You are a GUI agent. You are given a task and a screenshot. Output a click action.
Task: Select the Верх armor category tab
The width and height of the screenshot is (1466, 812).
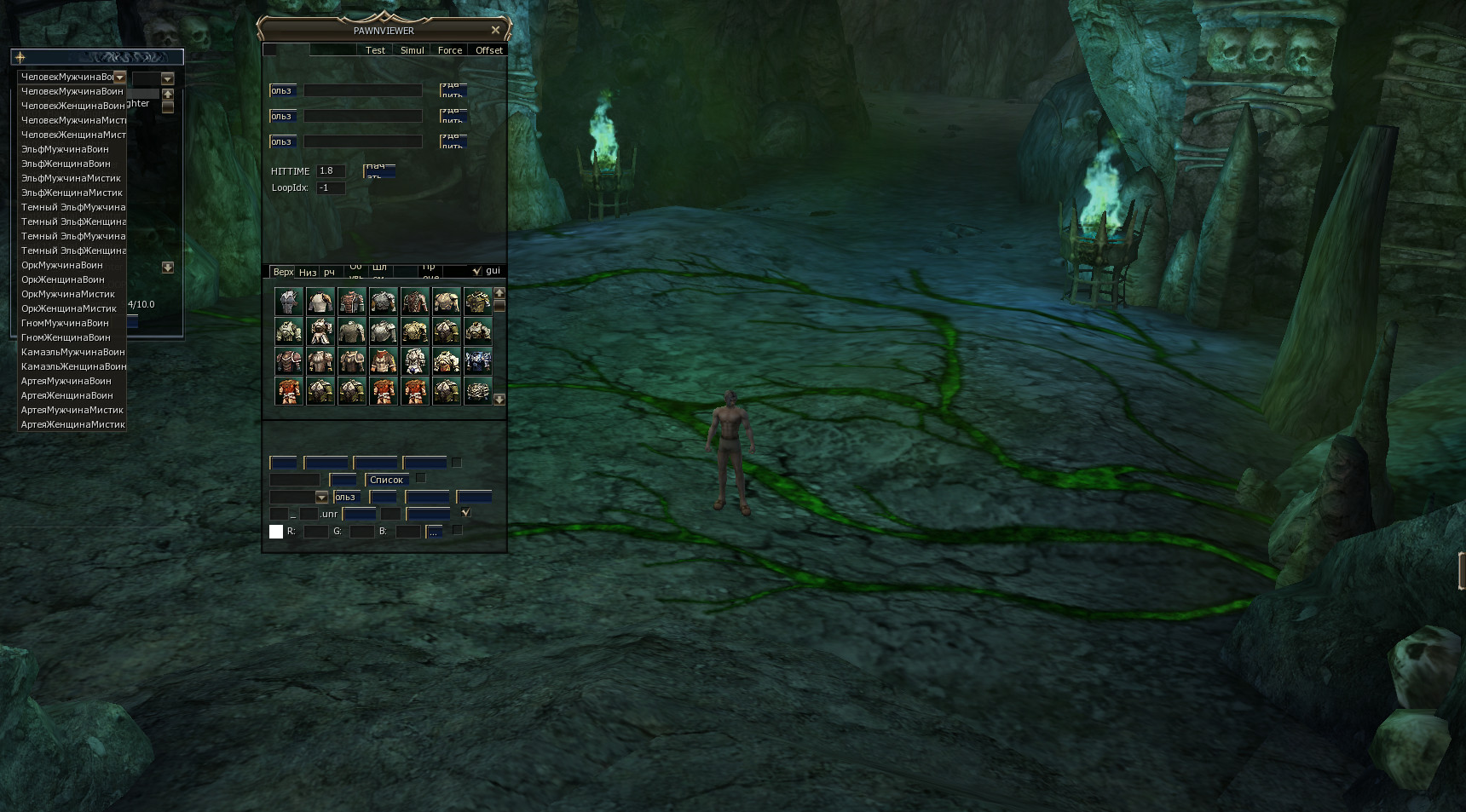[282, 272]
